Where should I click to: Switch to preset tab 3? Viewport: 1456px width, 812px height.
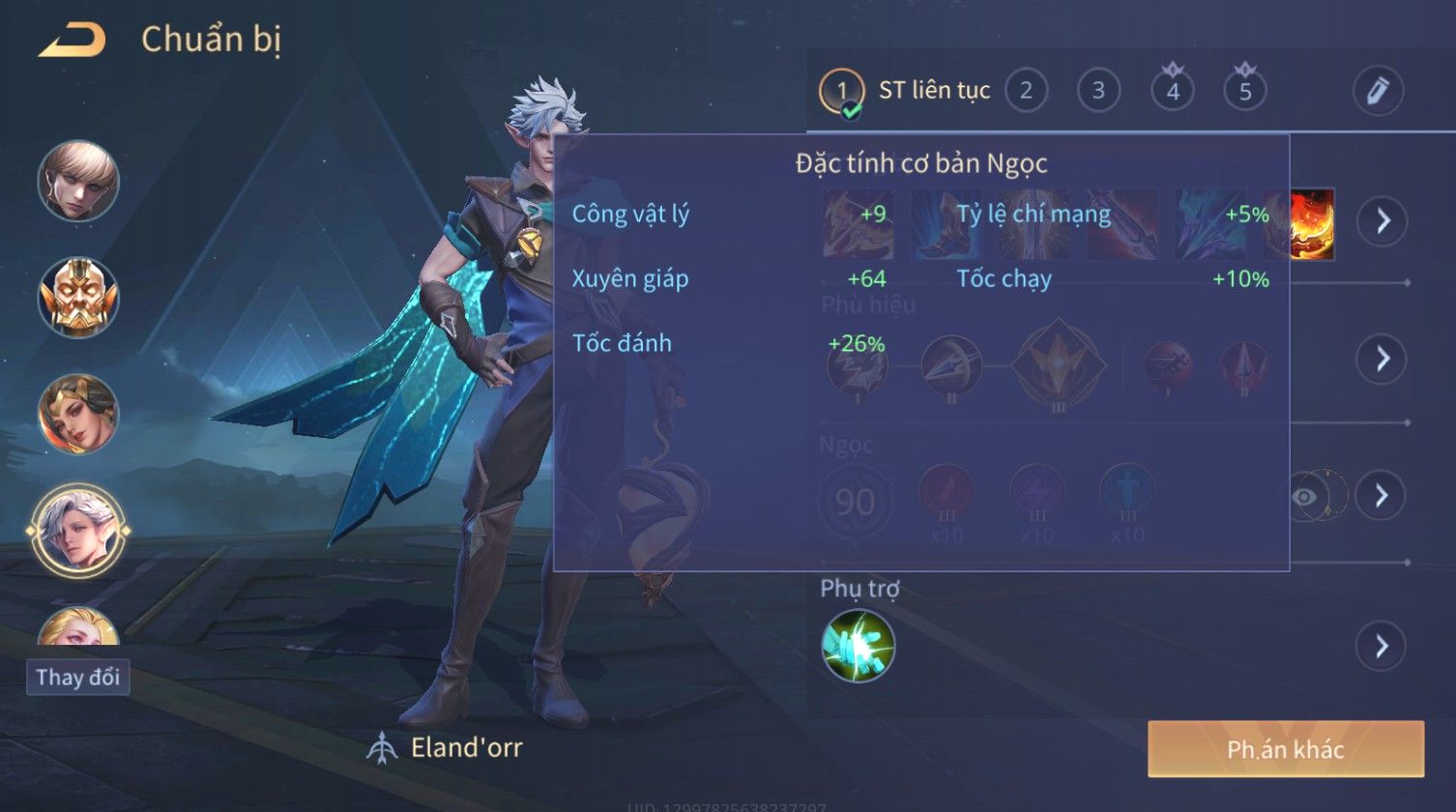[x=1098, y=91]
